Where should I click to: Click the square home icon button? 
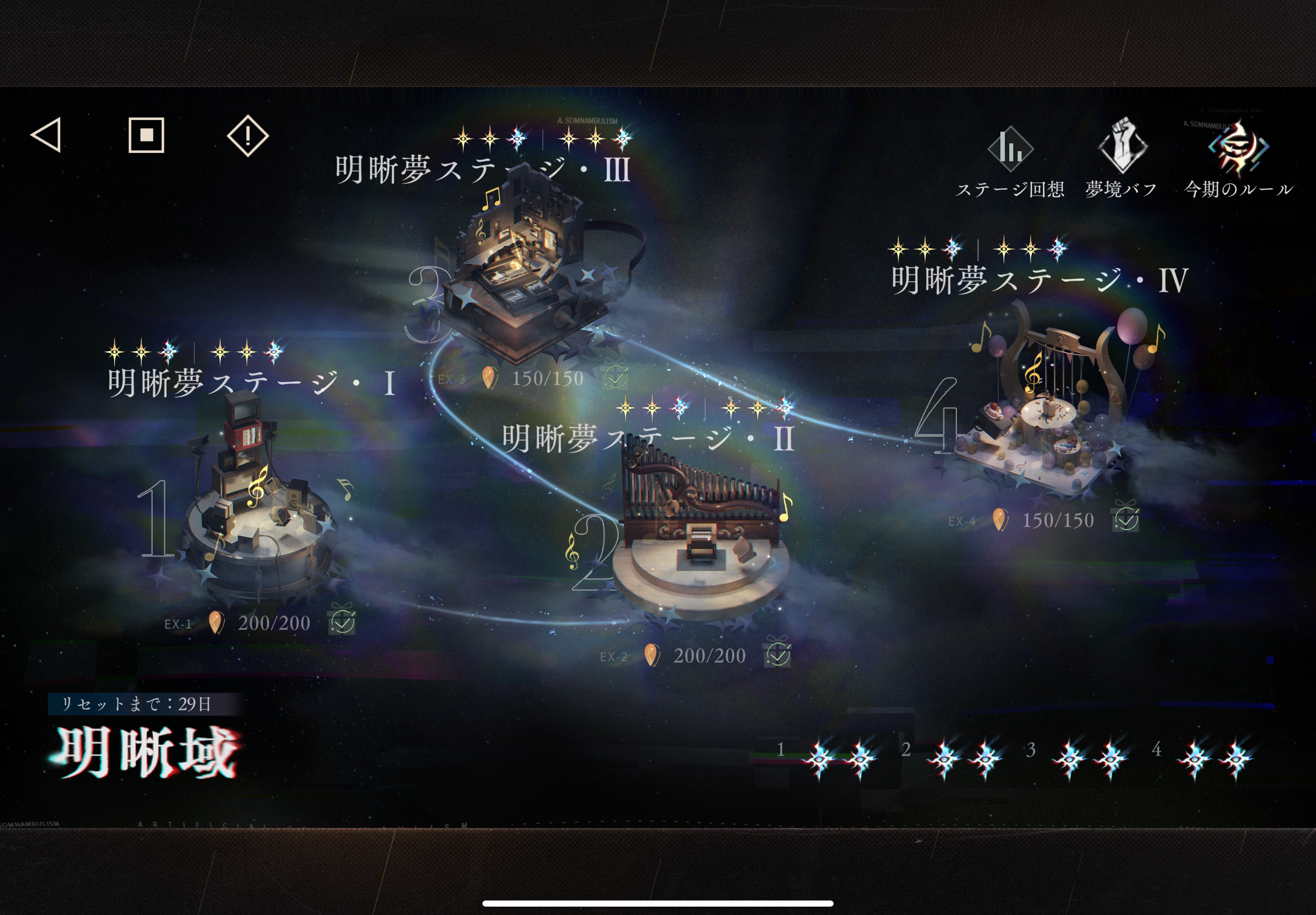(x=146, y=136)
